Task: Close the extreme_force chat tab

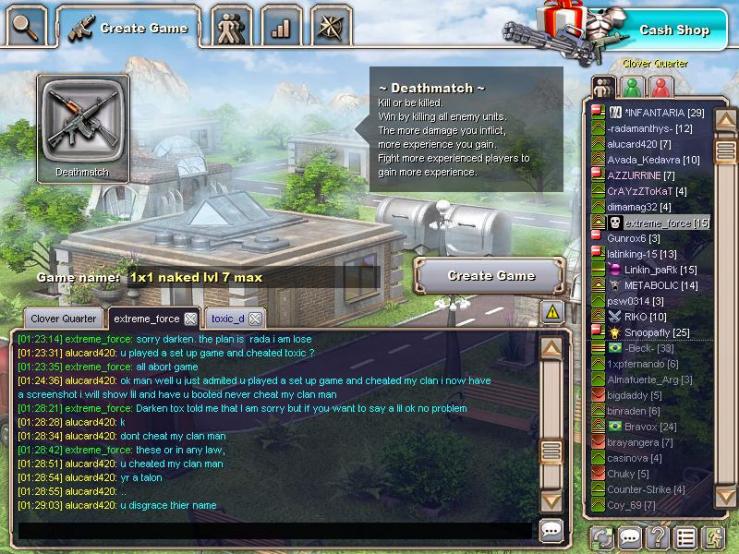Action: click(x=190, y=319)
